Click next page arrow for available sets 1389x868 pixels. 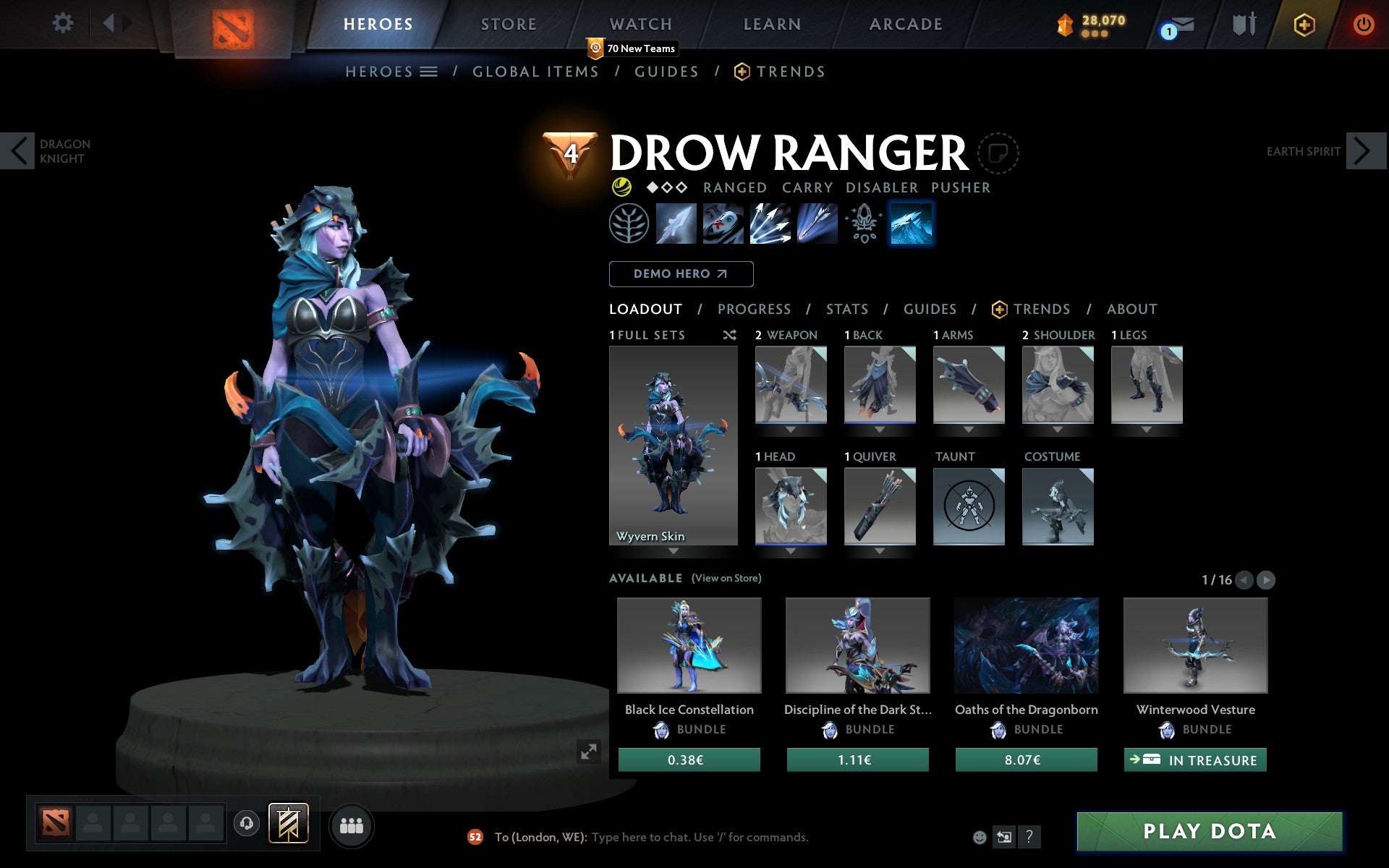click(1265, 579)
